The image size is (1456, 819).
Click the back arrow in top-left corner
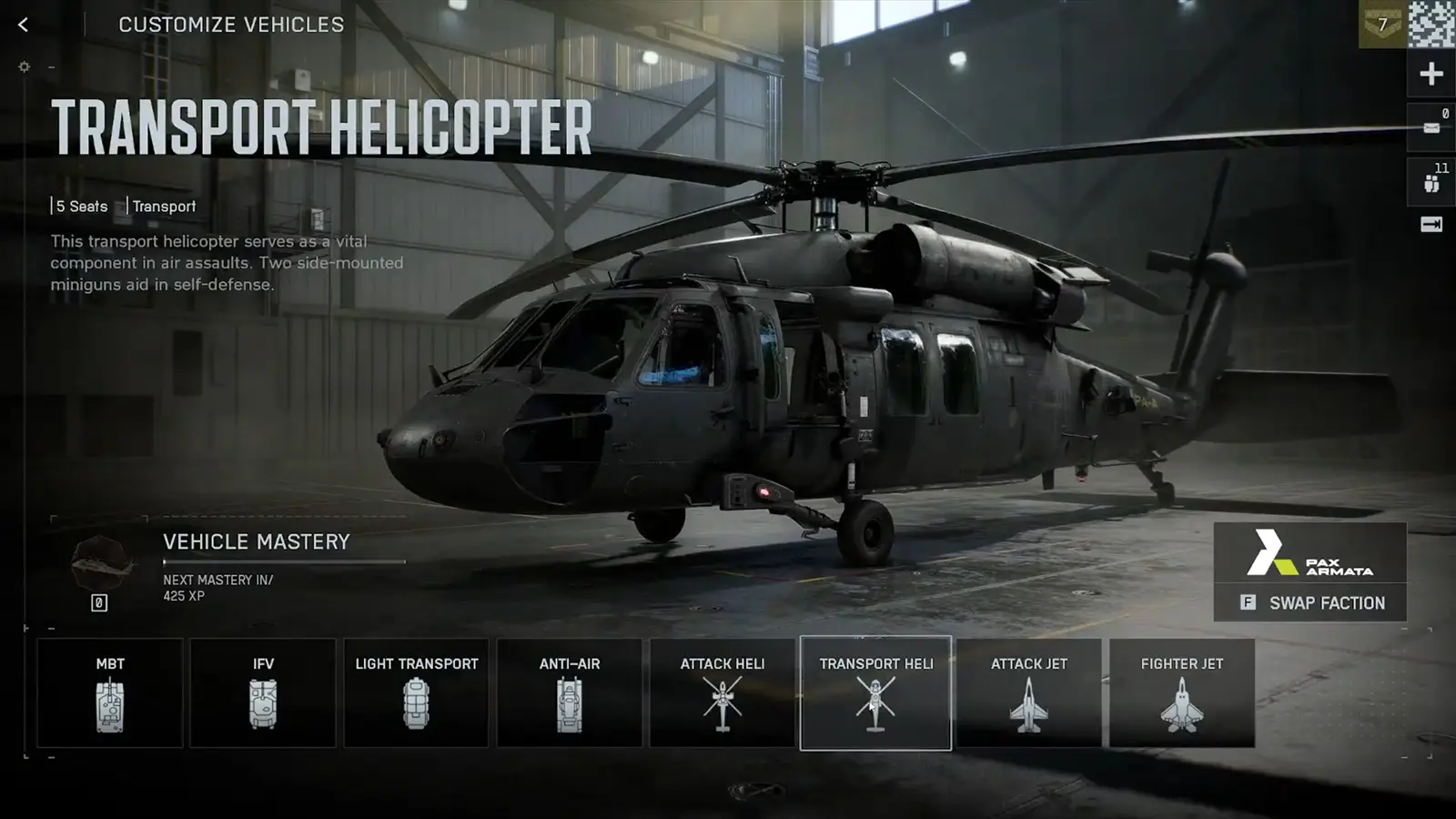(22, 25)
